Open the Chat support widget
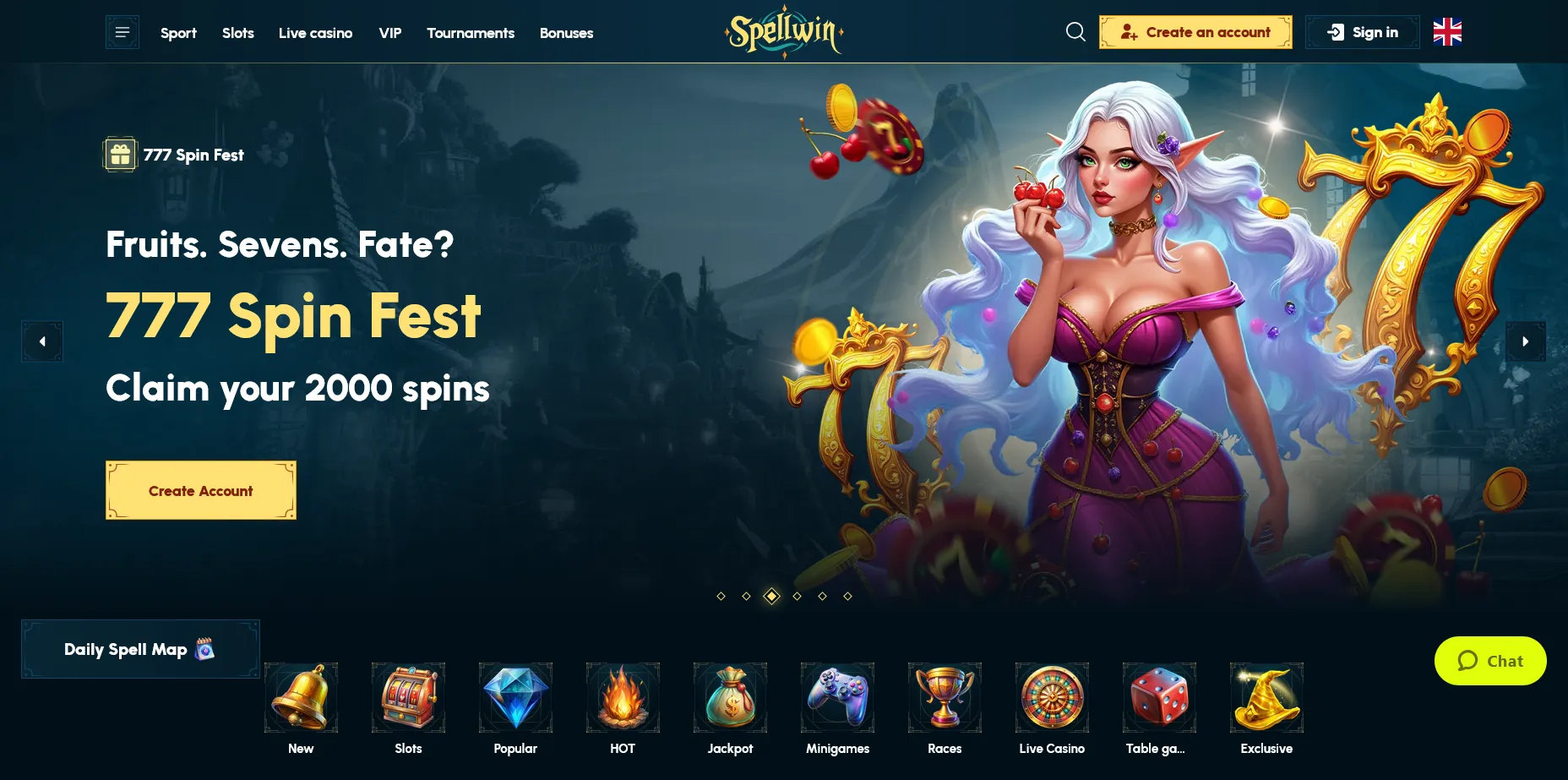Viewport: 1568px width, 780px height. 1489,661
